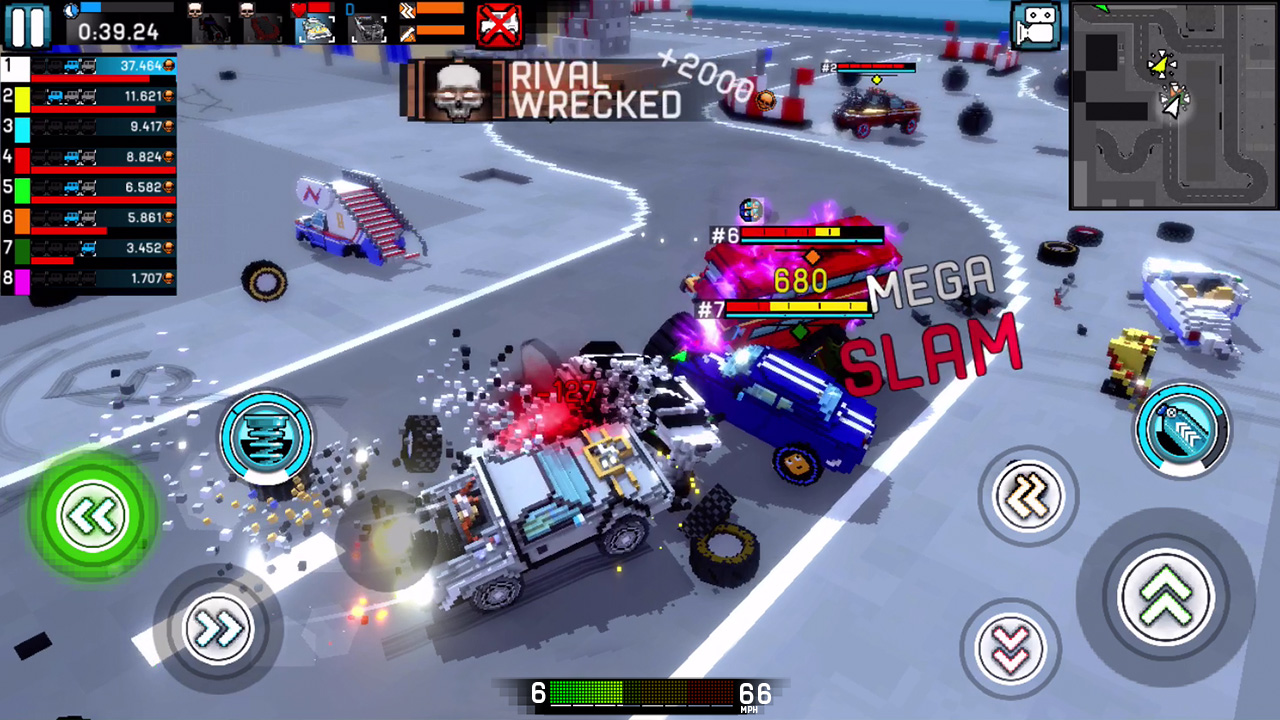Tap the left steering arrow control
This screenshot has width=1280, height=720.
point(90,513)
